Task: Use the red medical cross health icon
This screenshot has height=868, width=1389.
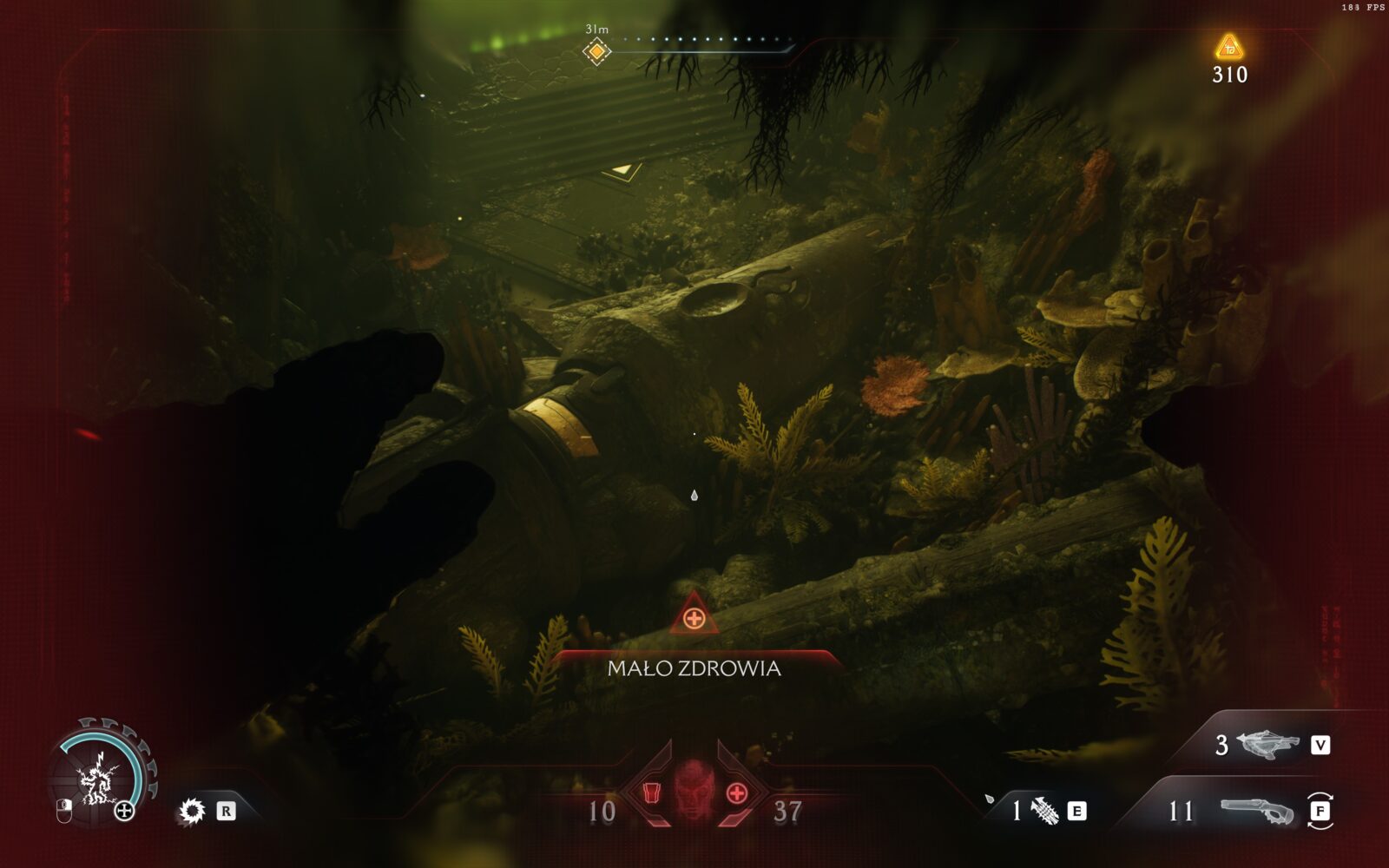Action: [736, 793]
